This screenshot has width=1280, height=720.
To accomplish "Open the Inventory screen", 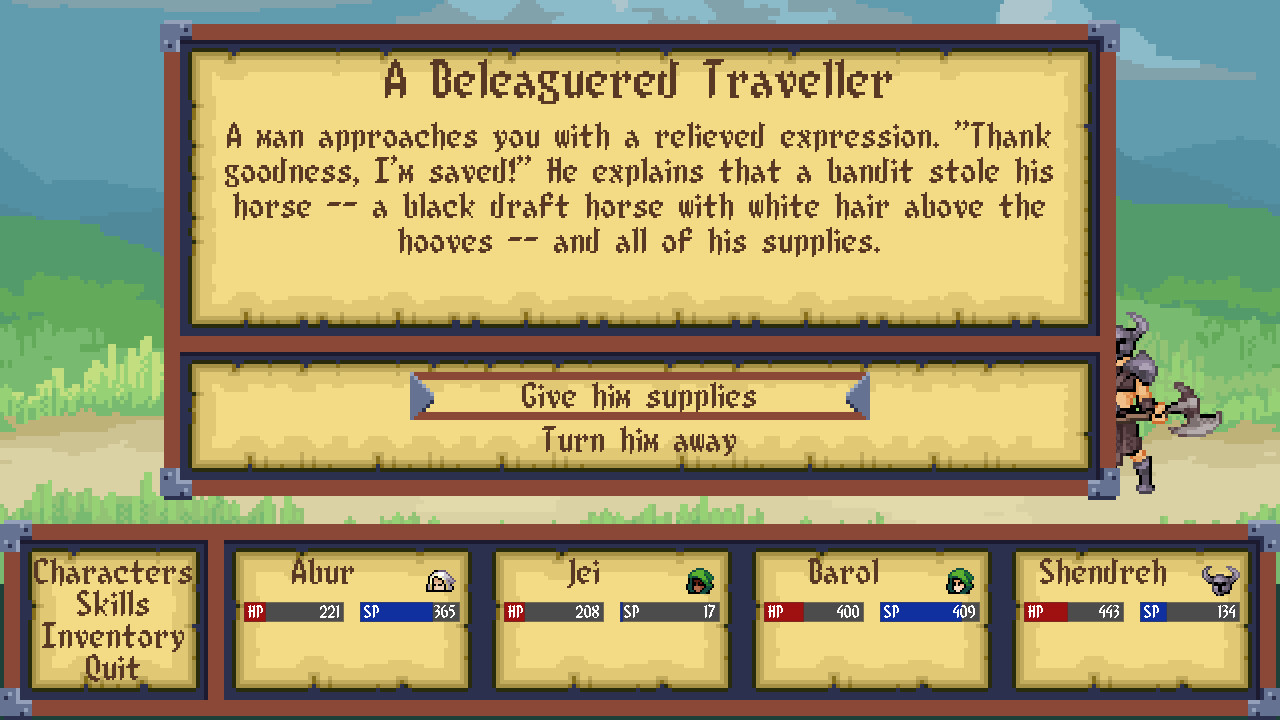I will (112, 637).
